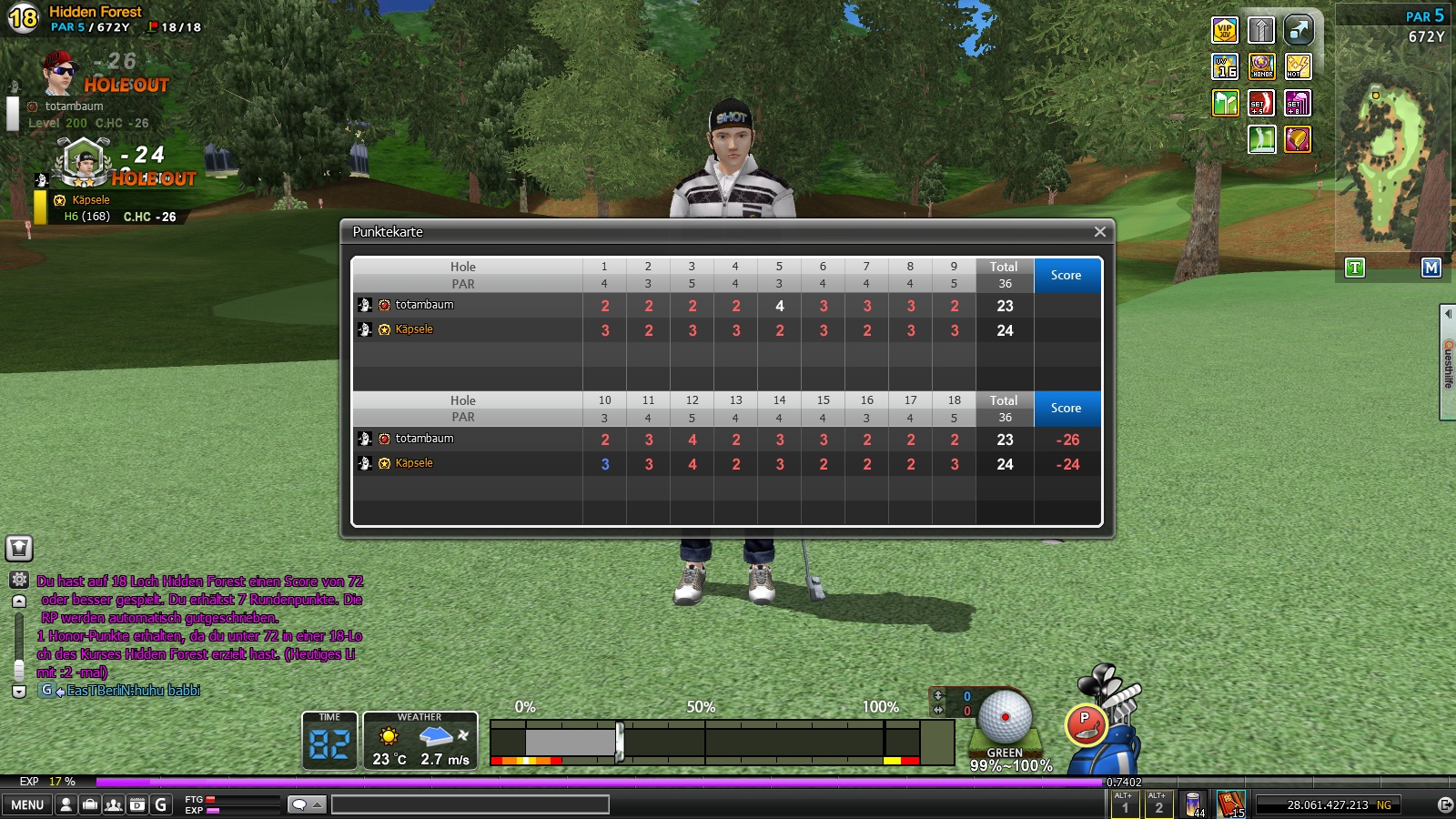Open the character profile icon
1456x819 pixels.
(66, 804)
